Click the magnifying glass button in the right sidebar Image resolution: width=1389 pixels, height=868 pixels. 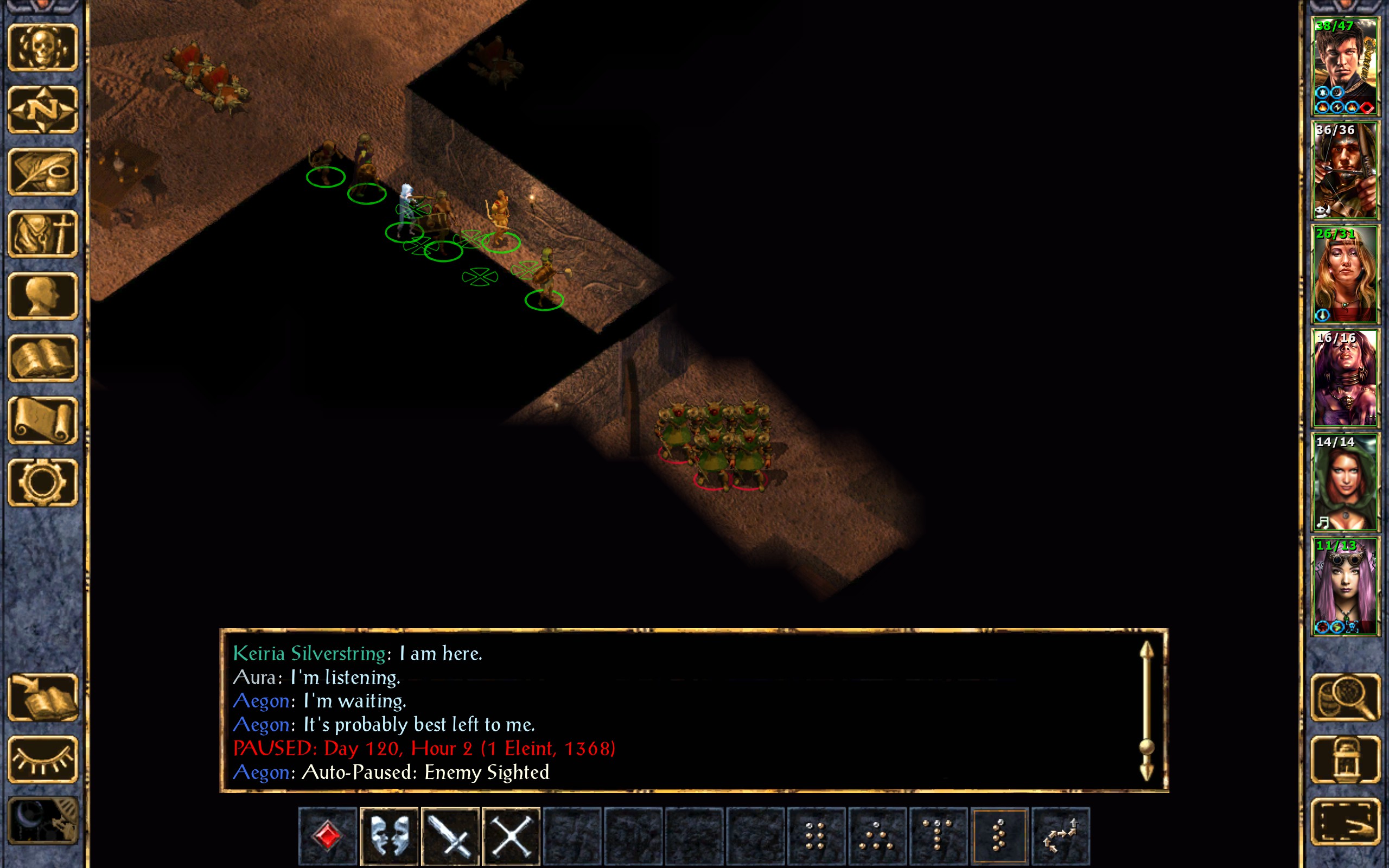1345,697
